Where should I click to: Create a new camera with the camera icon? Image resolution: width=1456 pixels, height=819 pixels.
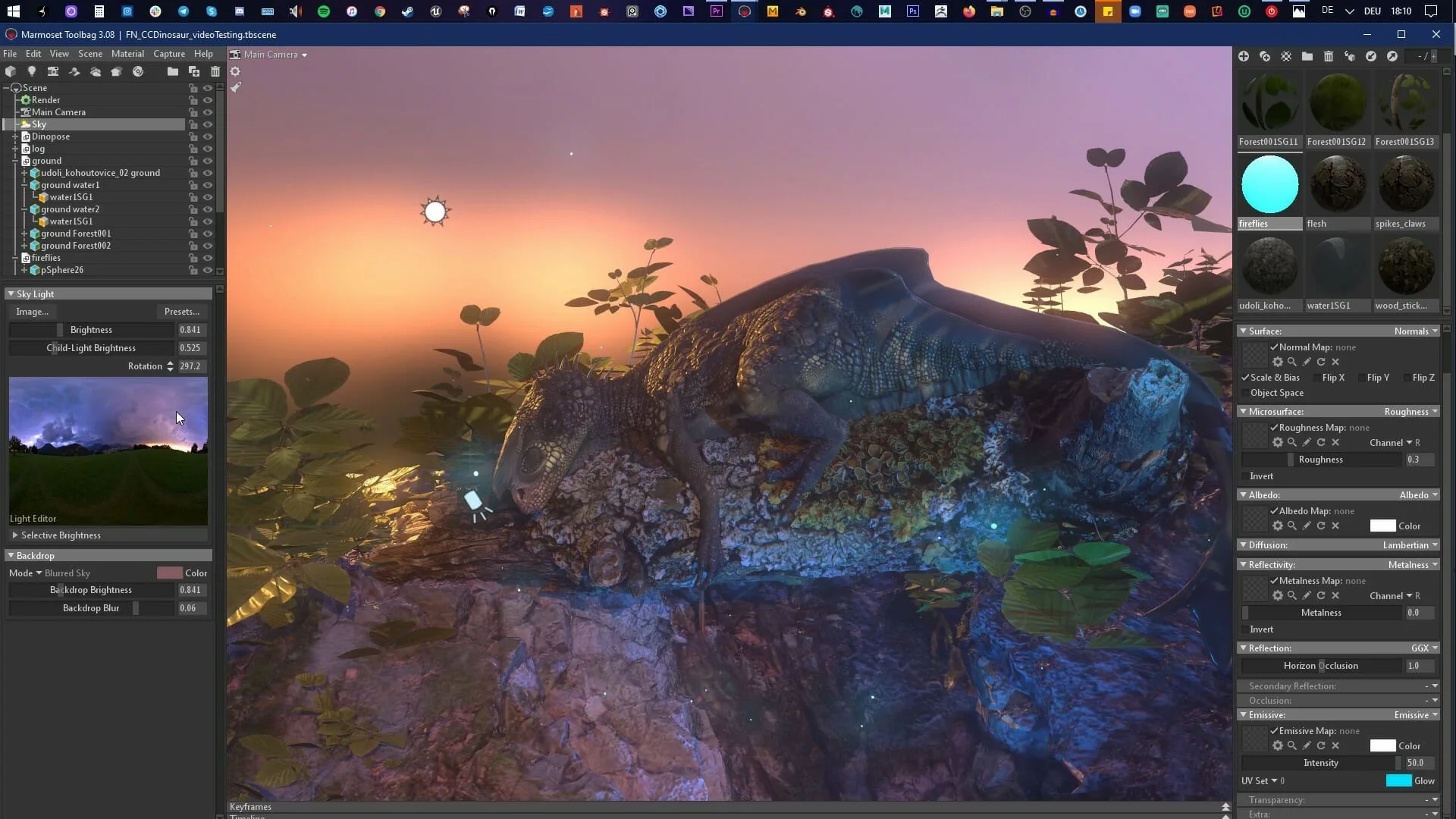click(x=53, y=71)
